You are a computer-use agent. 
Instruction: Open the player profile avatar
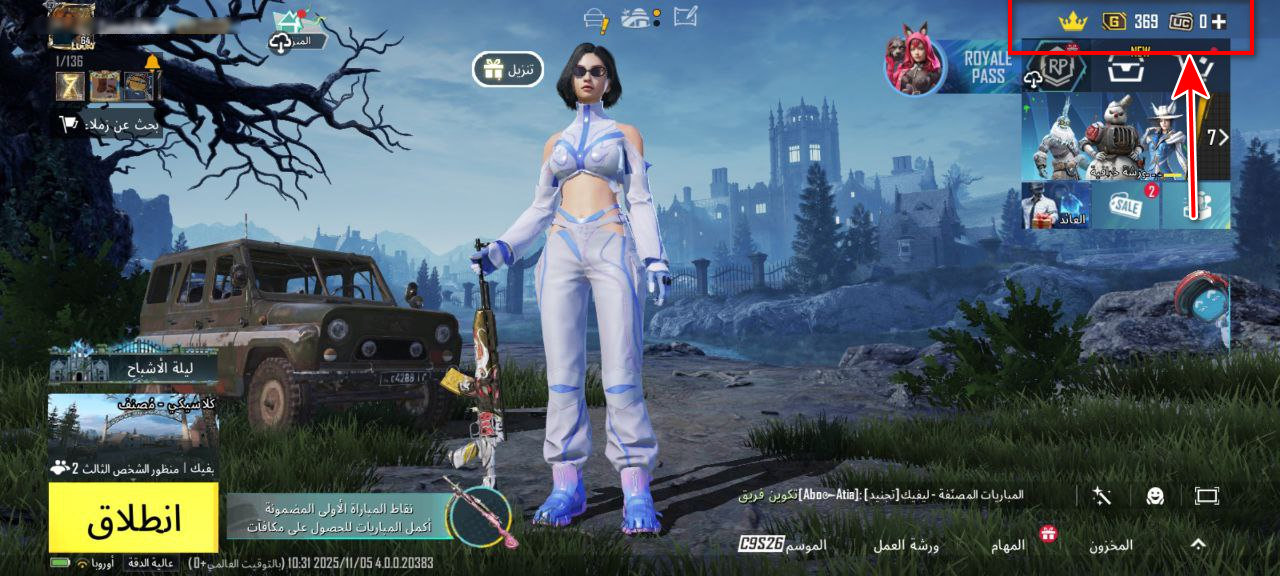tap(71, 25)
